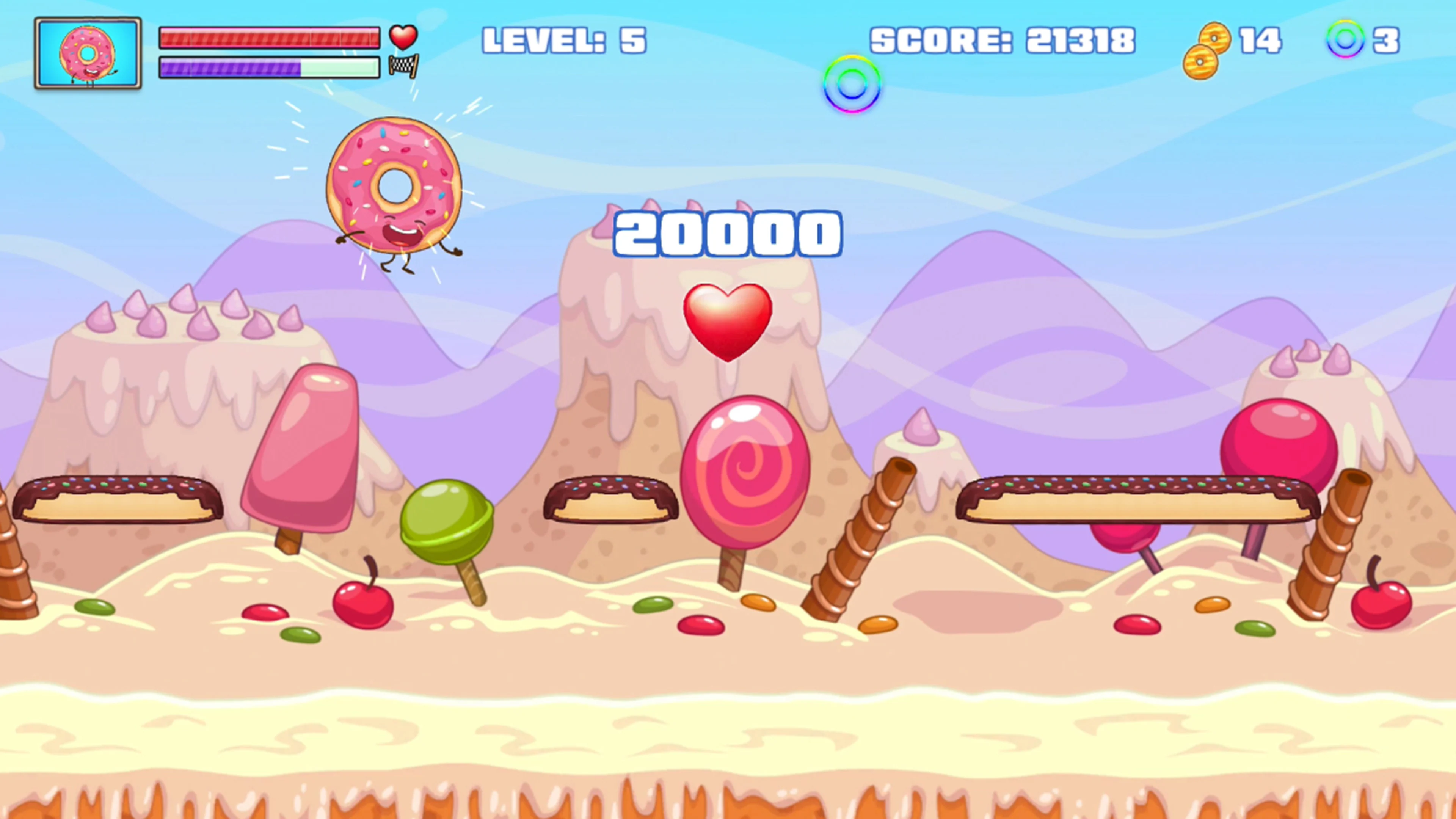Viewport: 1456px width, 819px height.
Task: Click the coin count number 14
Action: pos(1261,39)
